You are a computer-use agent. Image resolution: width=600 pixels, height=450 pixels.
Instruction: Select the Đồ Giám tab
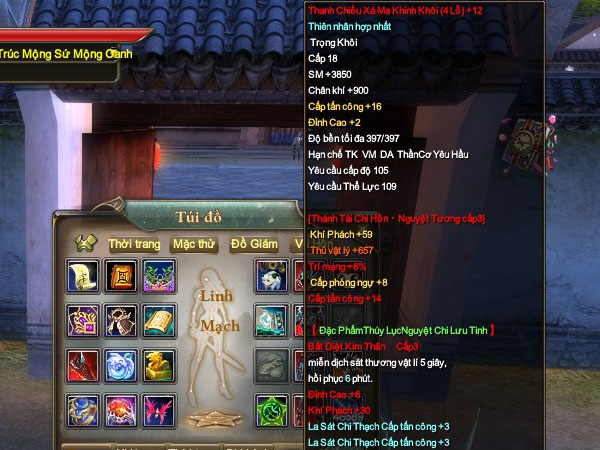(x=254, y=244)
